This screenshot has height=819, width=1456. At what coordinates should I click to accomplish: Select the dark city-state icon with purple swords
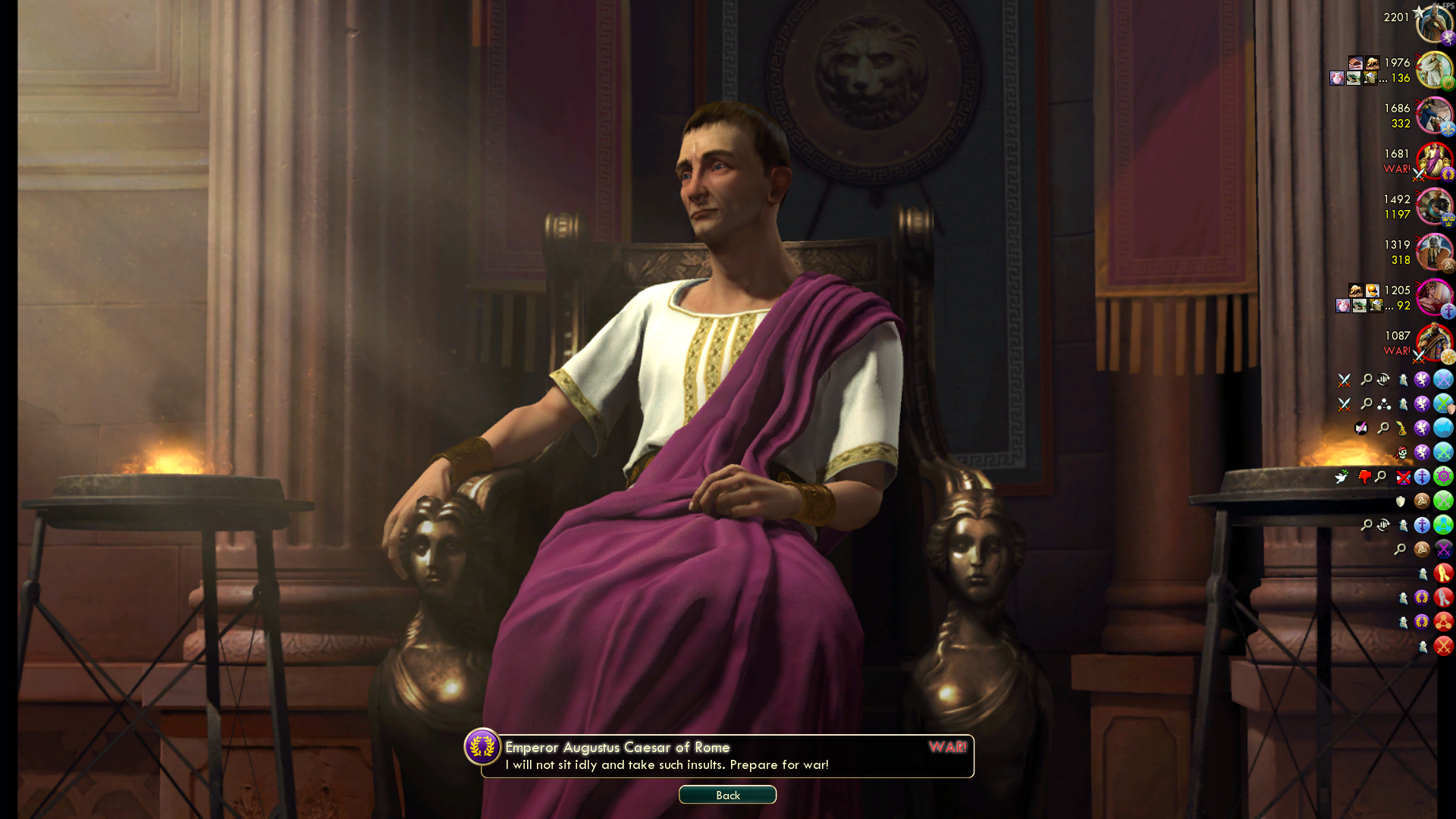1443,549
